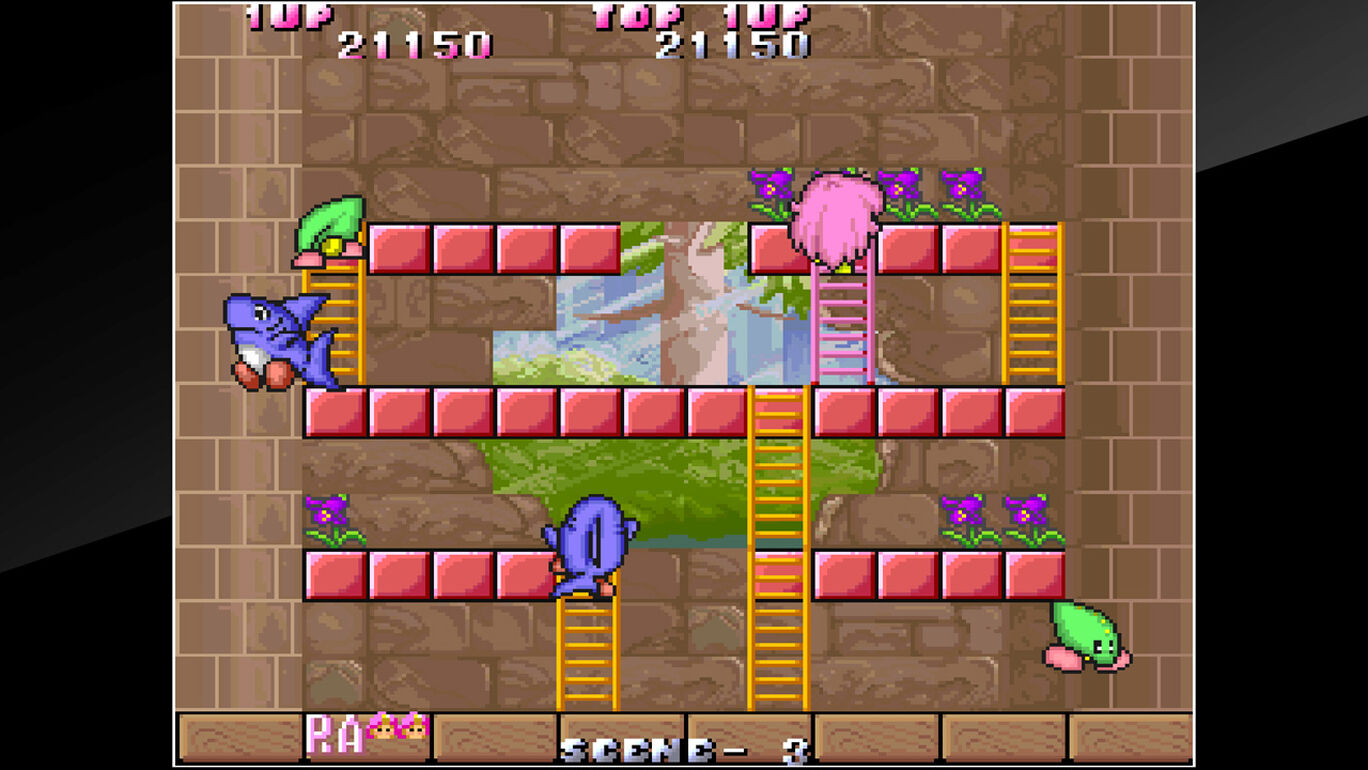Click the pink fluffy enemy near the top
The width and height of the screenshot is (1368, 770).
coord(840,215)
